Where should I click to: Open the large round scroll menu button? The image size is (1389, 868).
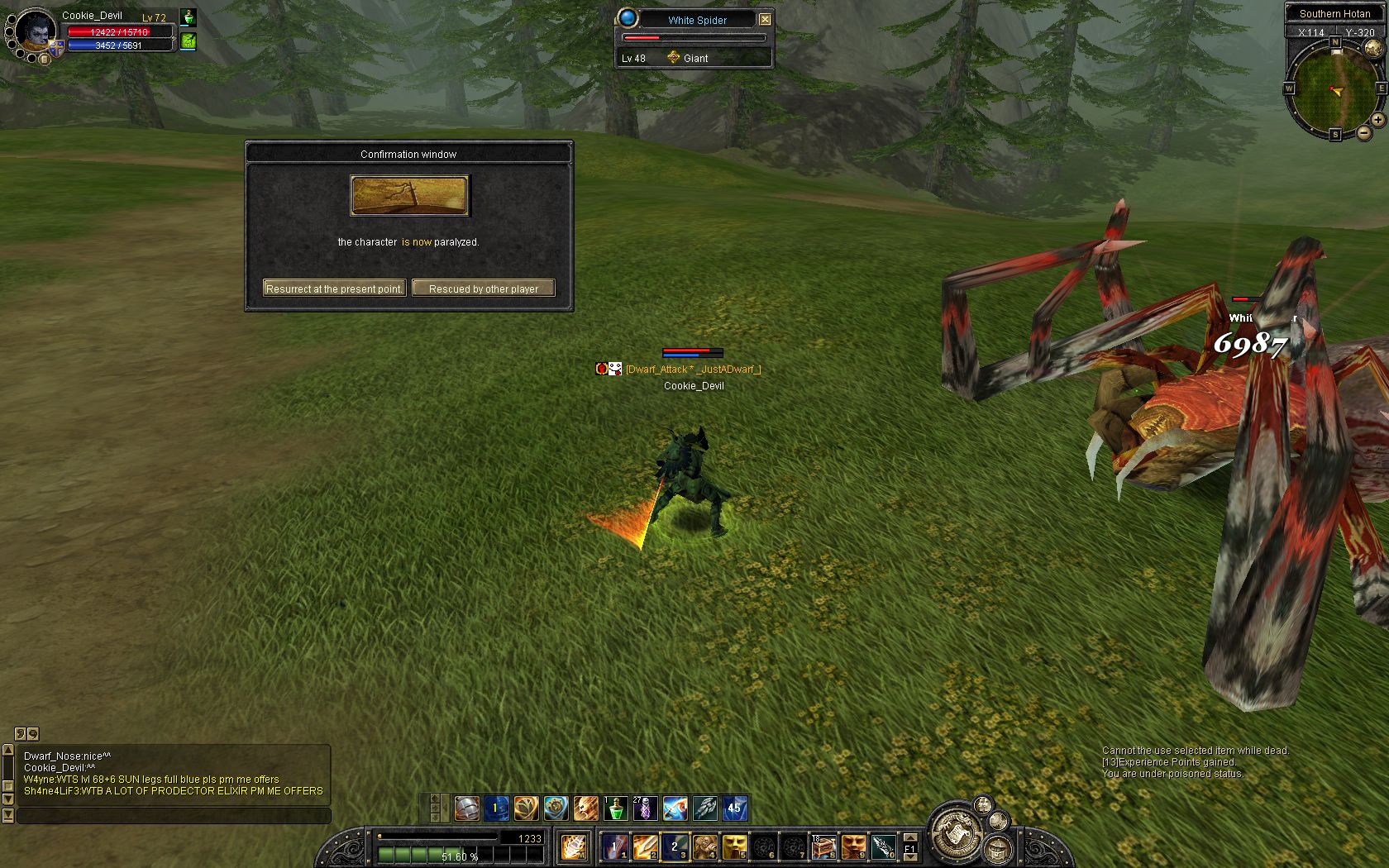[957, 832]
